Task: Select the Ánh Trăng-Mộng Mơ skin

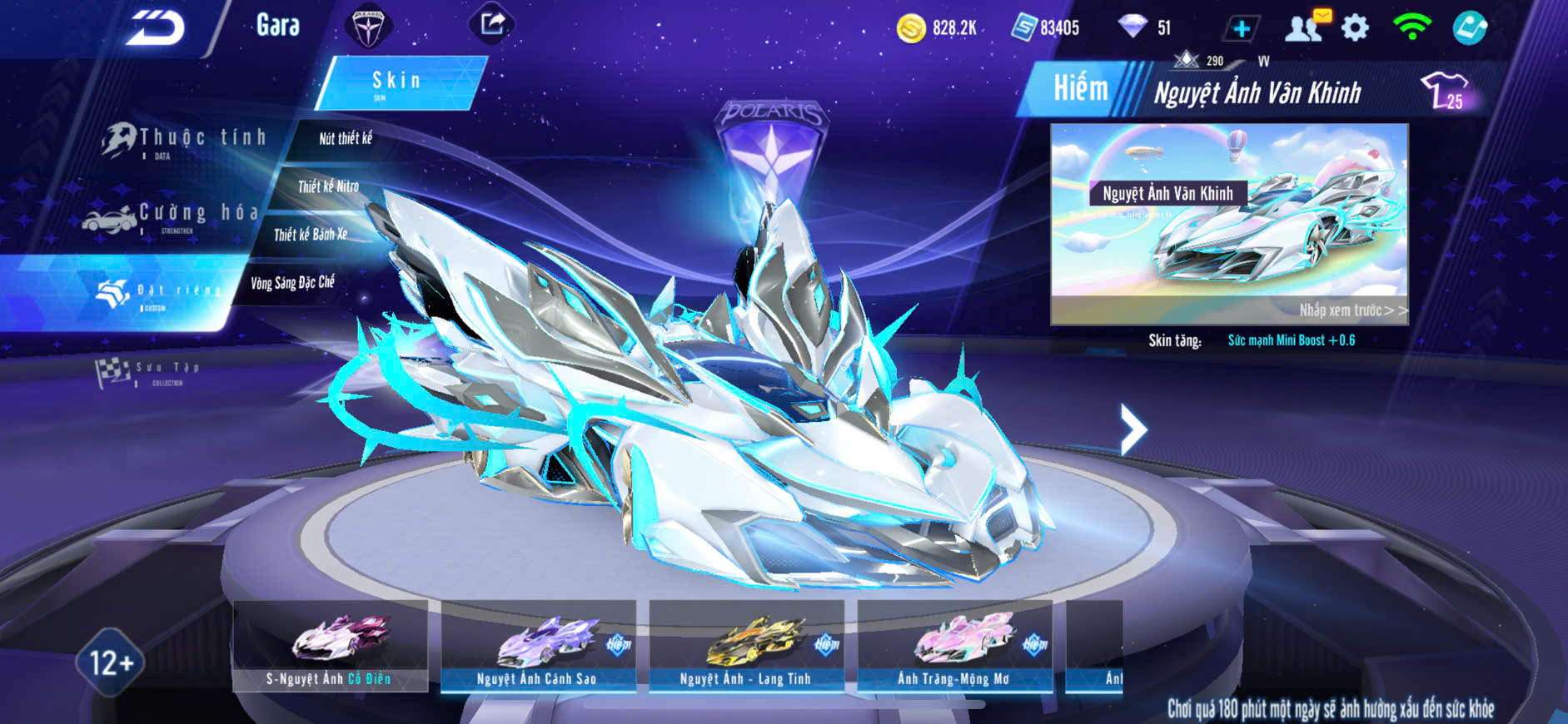Action: (954, 646)
